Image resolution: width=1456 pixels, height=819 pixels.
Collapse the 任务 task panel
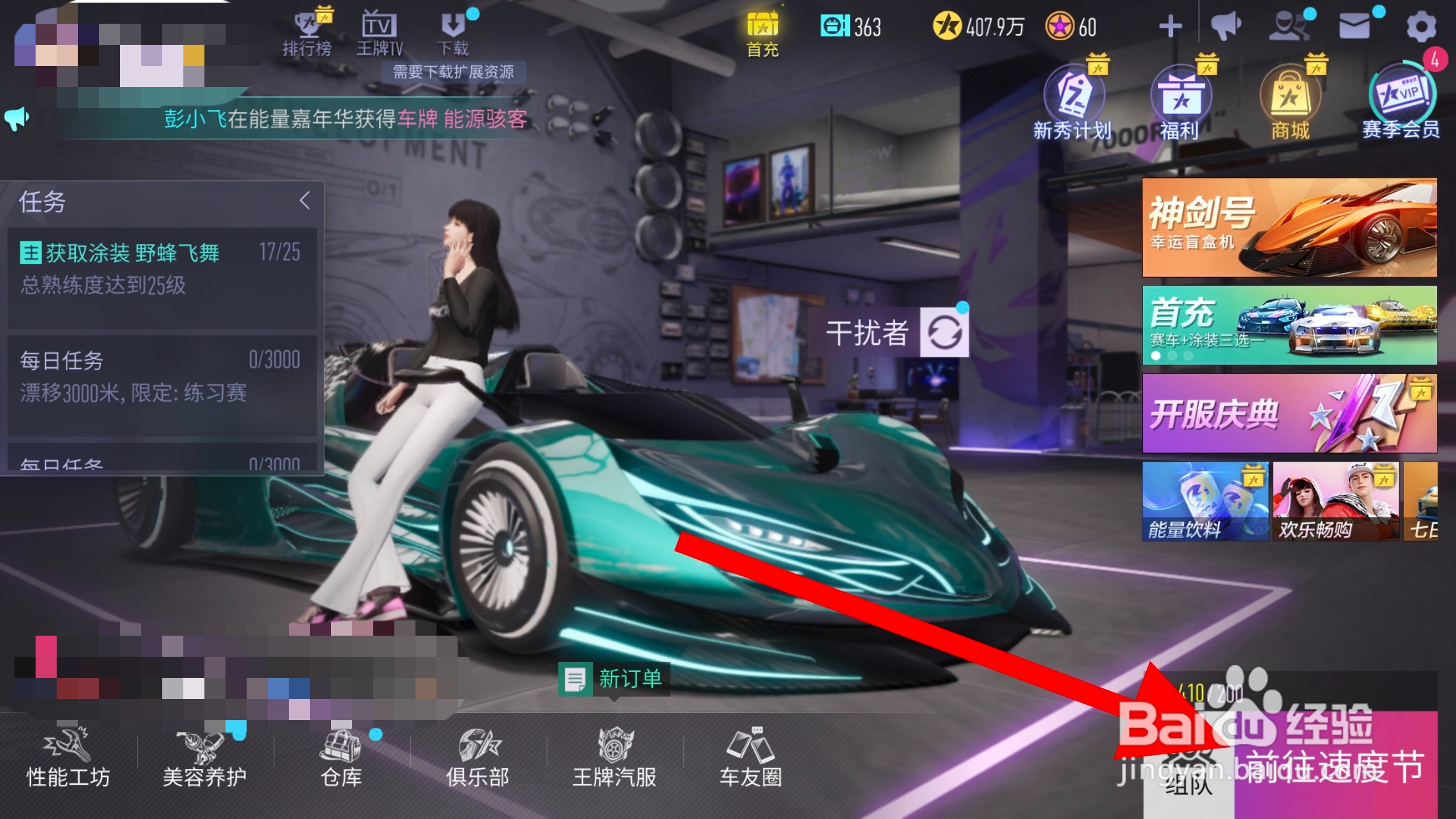pos(305,201)
